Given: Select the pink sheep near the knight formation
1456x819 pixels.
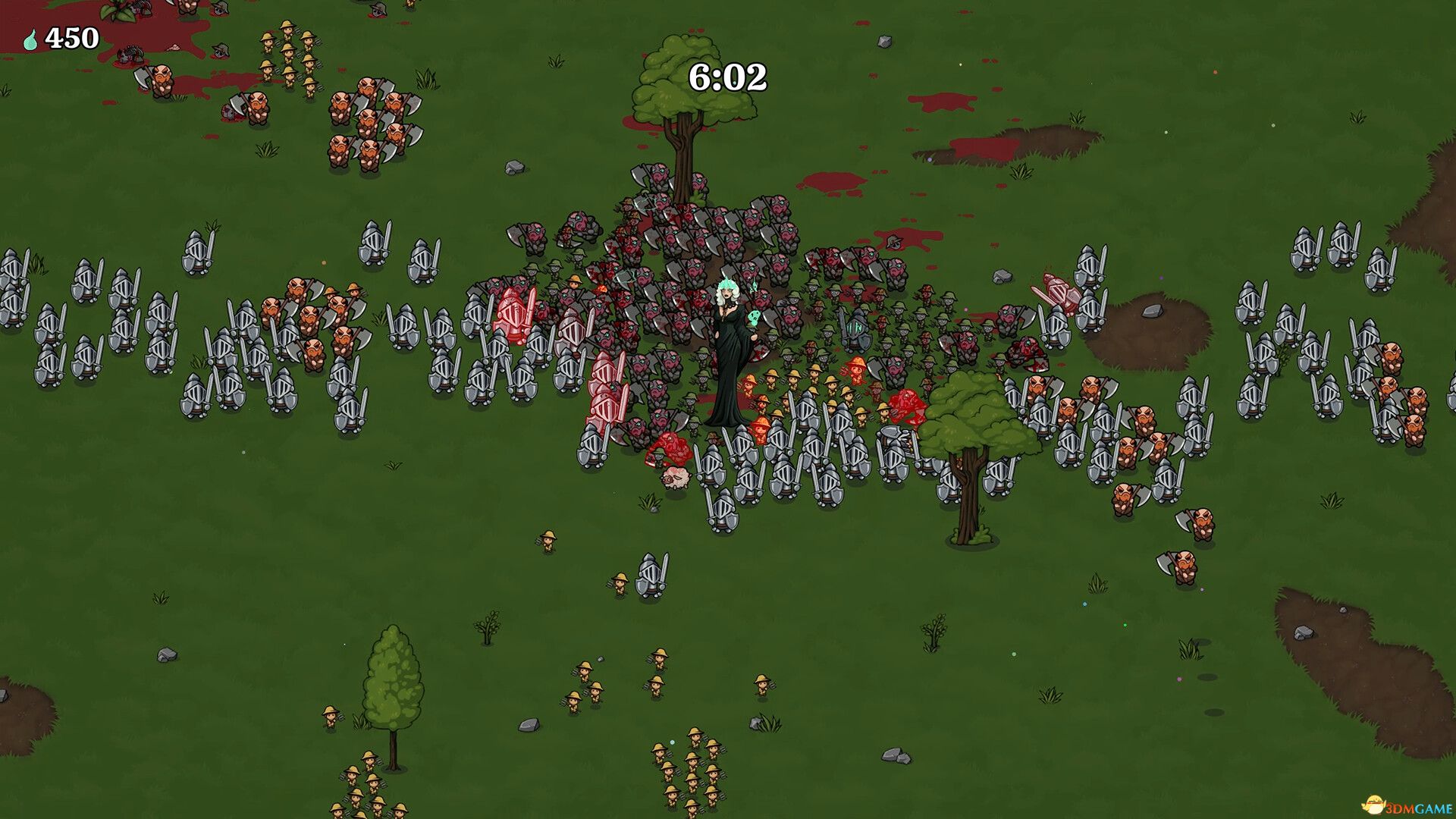Looking at the screenshot, I should [675, 478].
